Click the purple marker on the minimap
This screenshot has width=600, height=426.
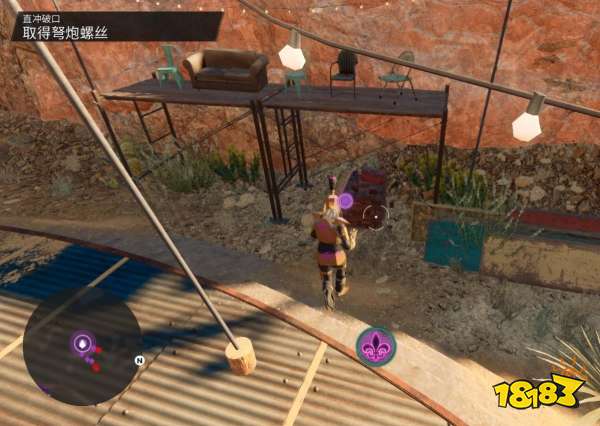[x=82, y=344]
